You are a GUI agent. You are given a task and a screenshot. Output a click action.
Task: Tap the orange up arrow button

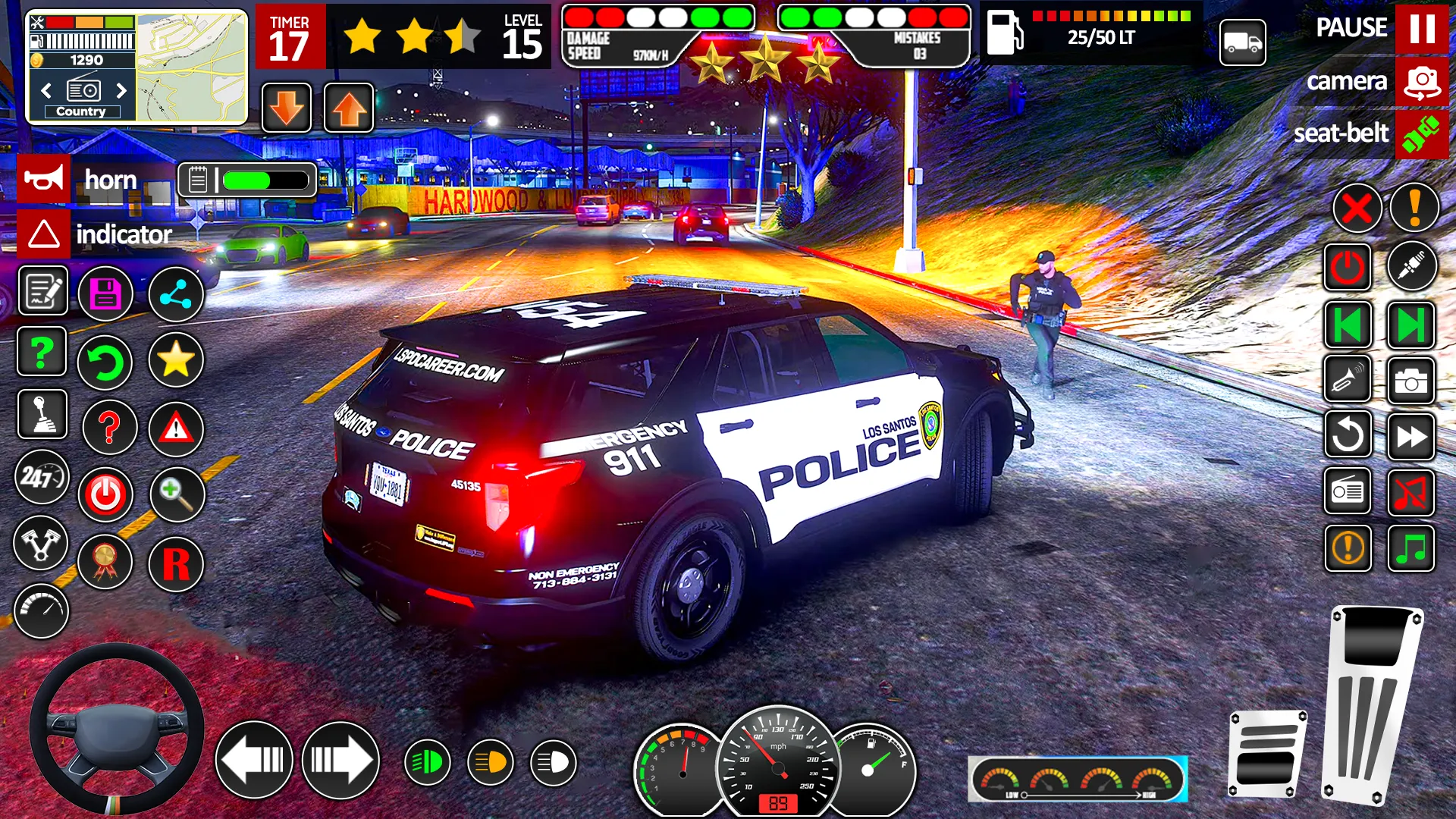[349, 108]
